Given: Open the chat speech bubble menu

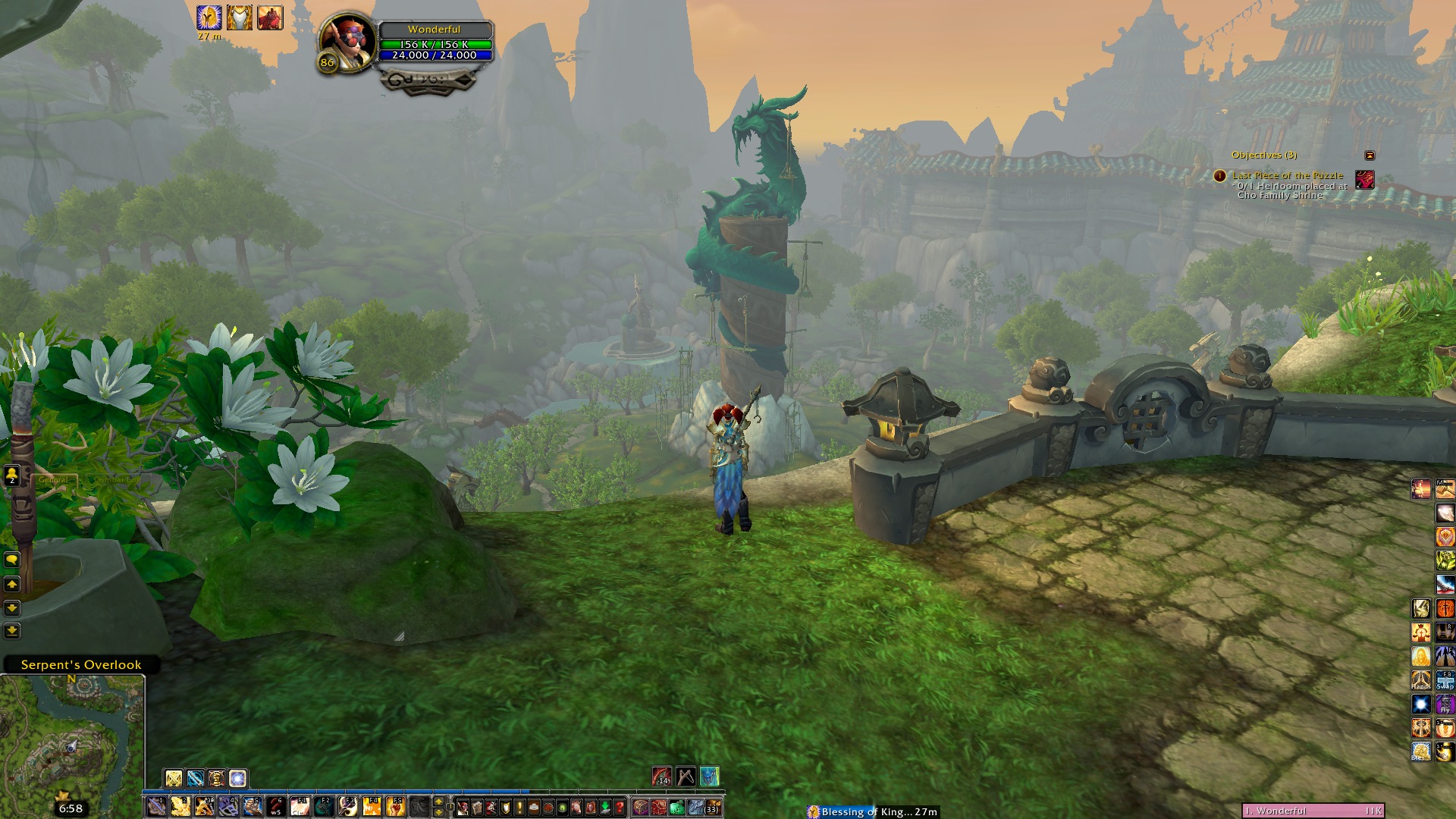Looking at the screenshot, I should pos(12,560).
